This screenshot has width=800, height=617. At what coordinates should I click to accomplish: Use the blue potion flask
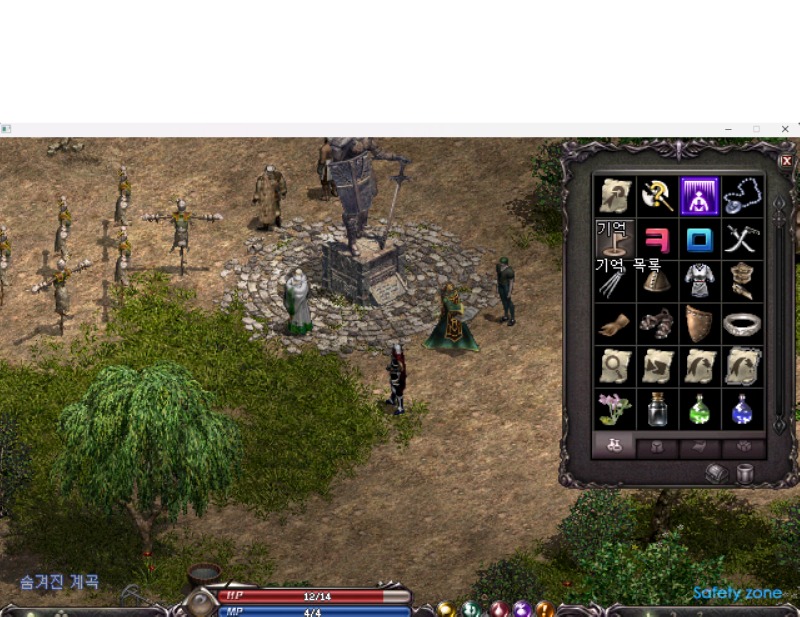(742, 408)
